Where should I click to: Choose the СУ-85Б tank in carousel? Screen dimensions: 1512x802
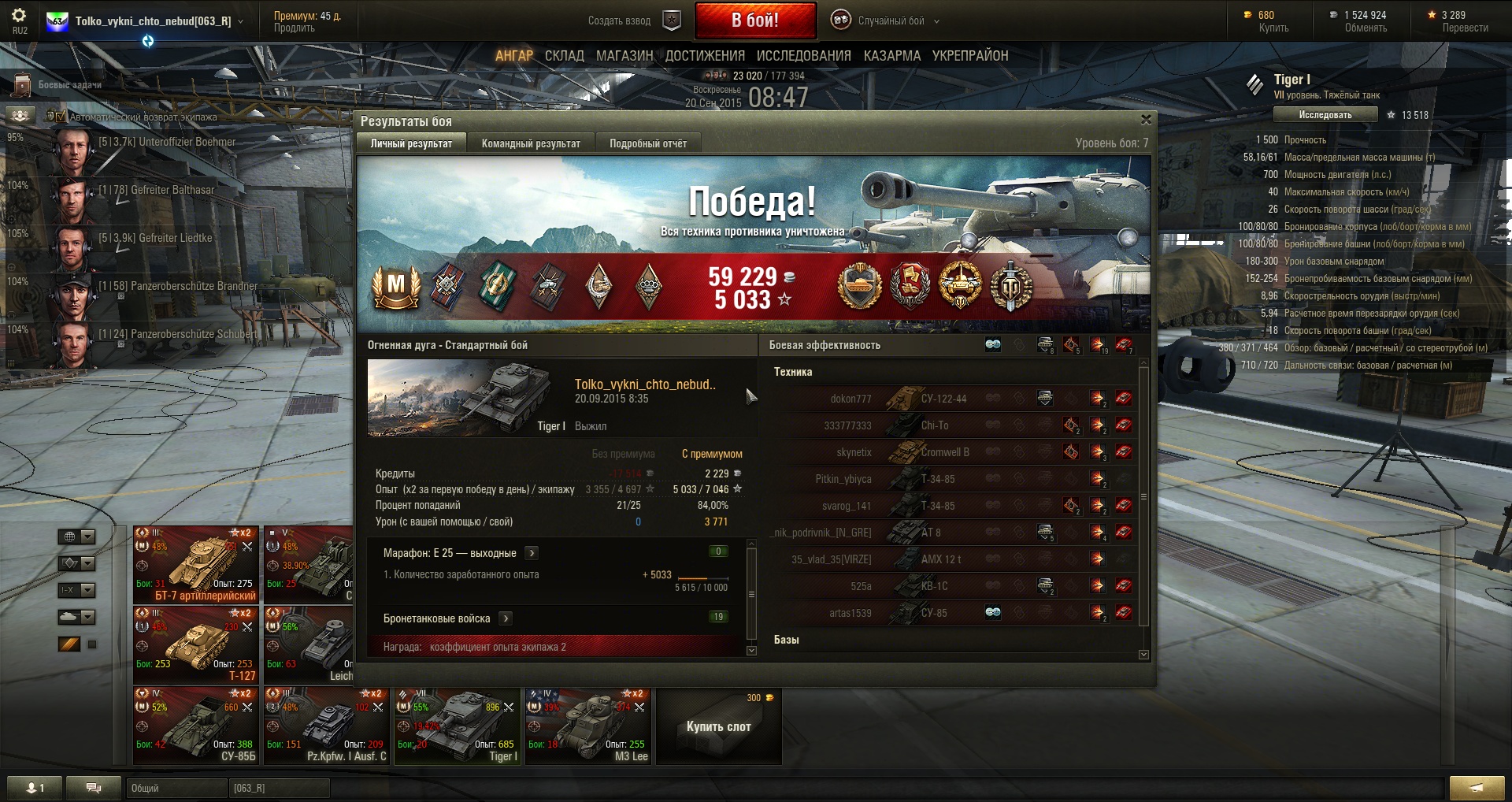pyautogui.click(x=196, y=725)
